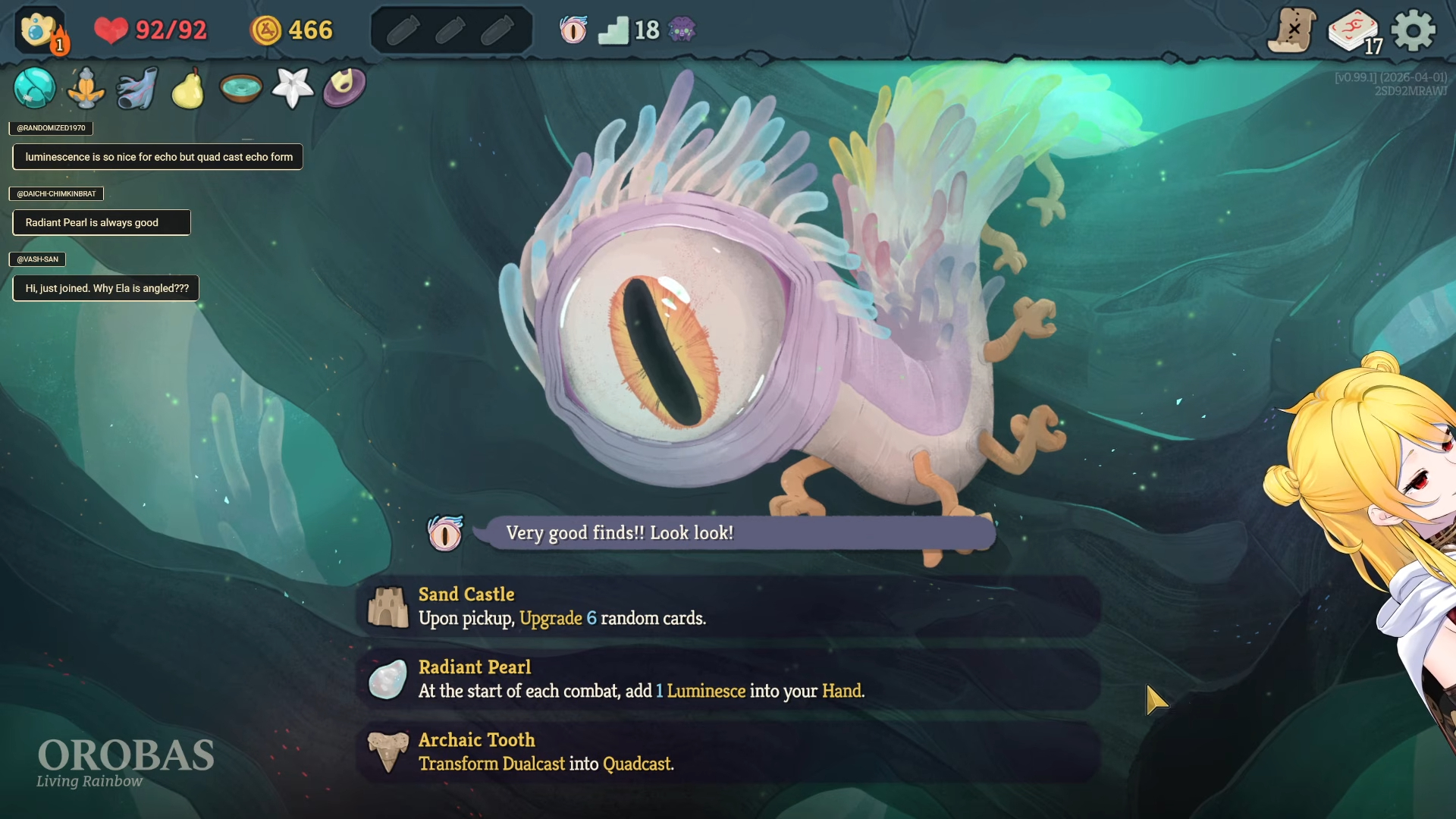Click the chat message from @VASH-SAN
This screenshot has height=819, width=1456.
tap(106, 288)
